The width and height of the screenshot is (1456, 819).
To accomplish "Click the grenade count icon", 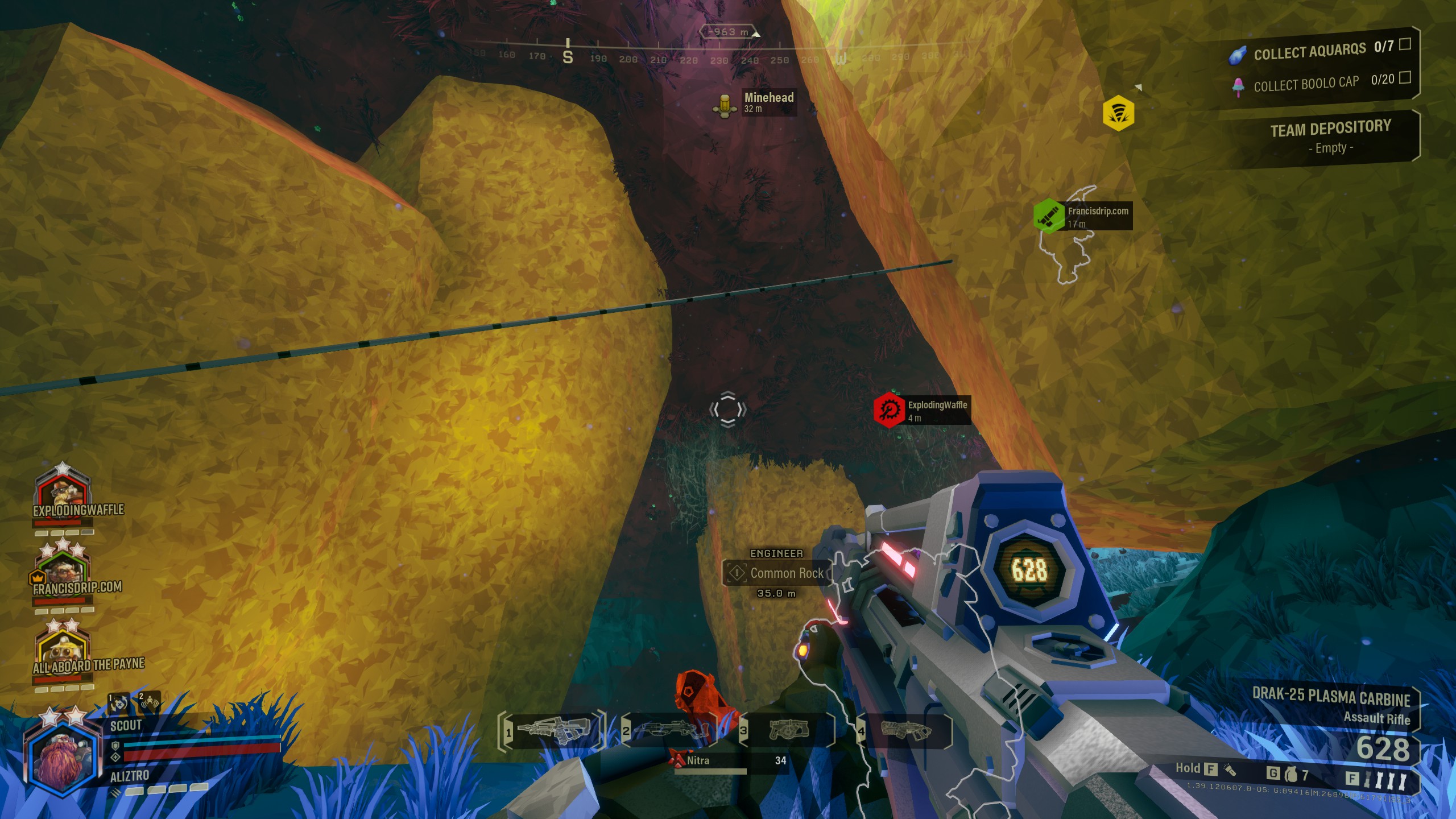I will click(x=1291, y=775).
